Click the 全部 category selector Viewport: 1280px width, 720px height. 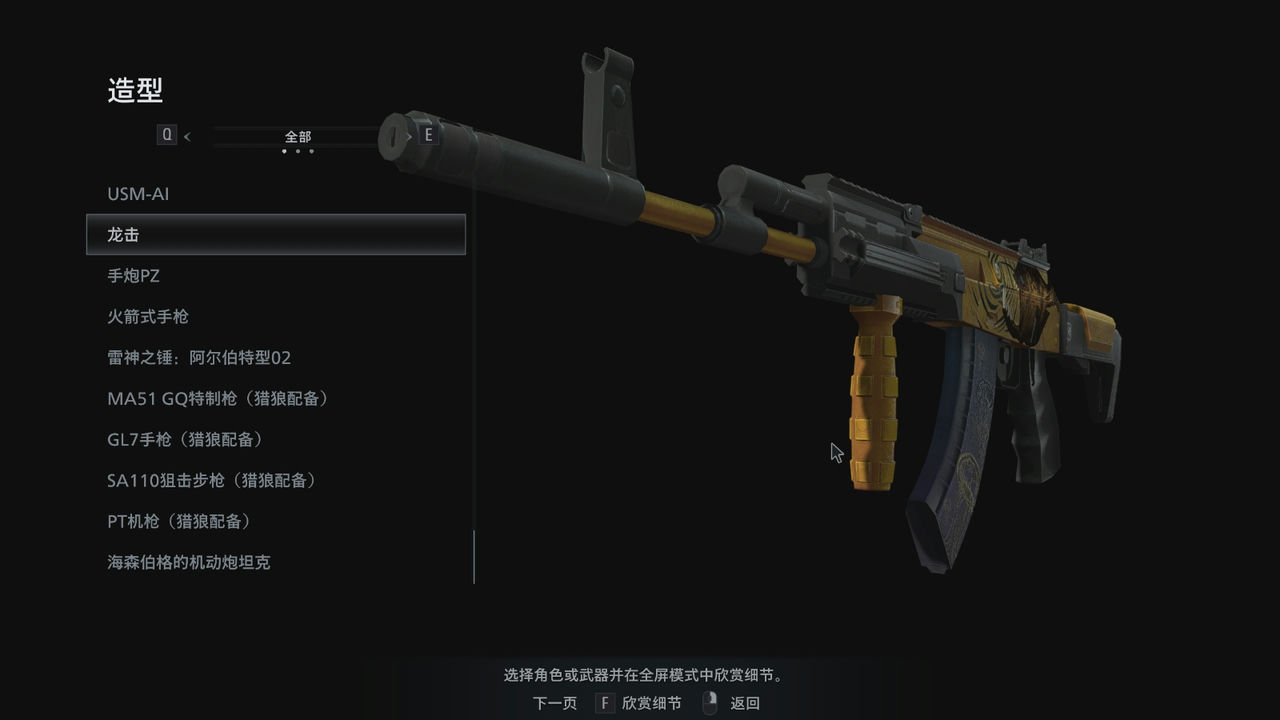(x=298, y=136)
